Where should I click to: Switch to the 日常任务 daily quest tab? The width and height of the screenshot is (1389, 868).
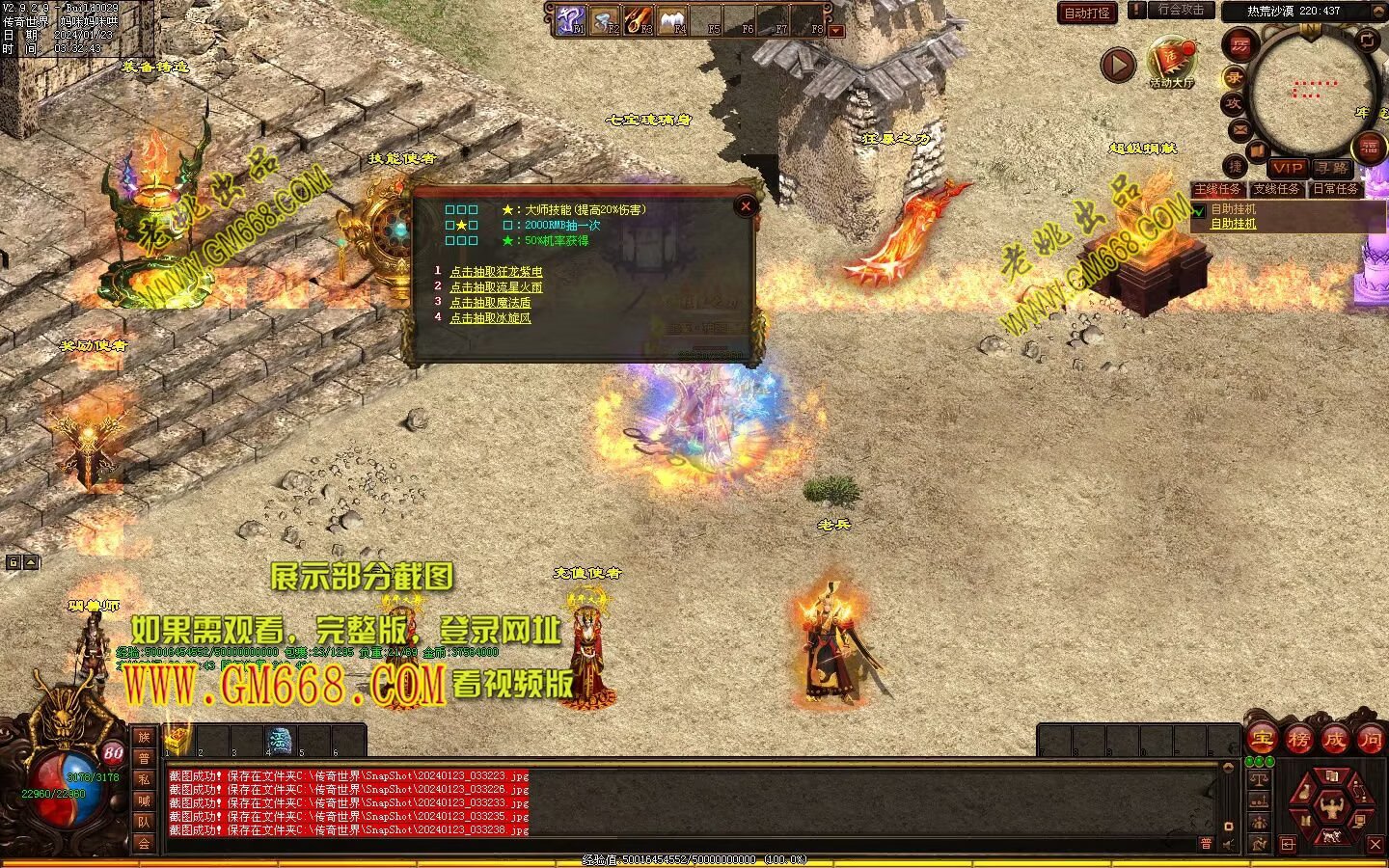tap(1336, 189)
